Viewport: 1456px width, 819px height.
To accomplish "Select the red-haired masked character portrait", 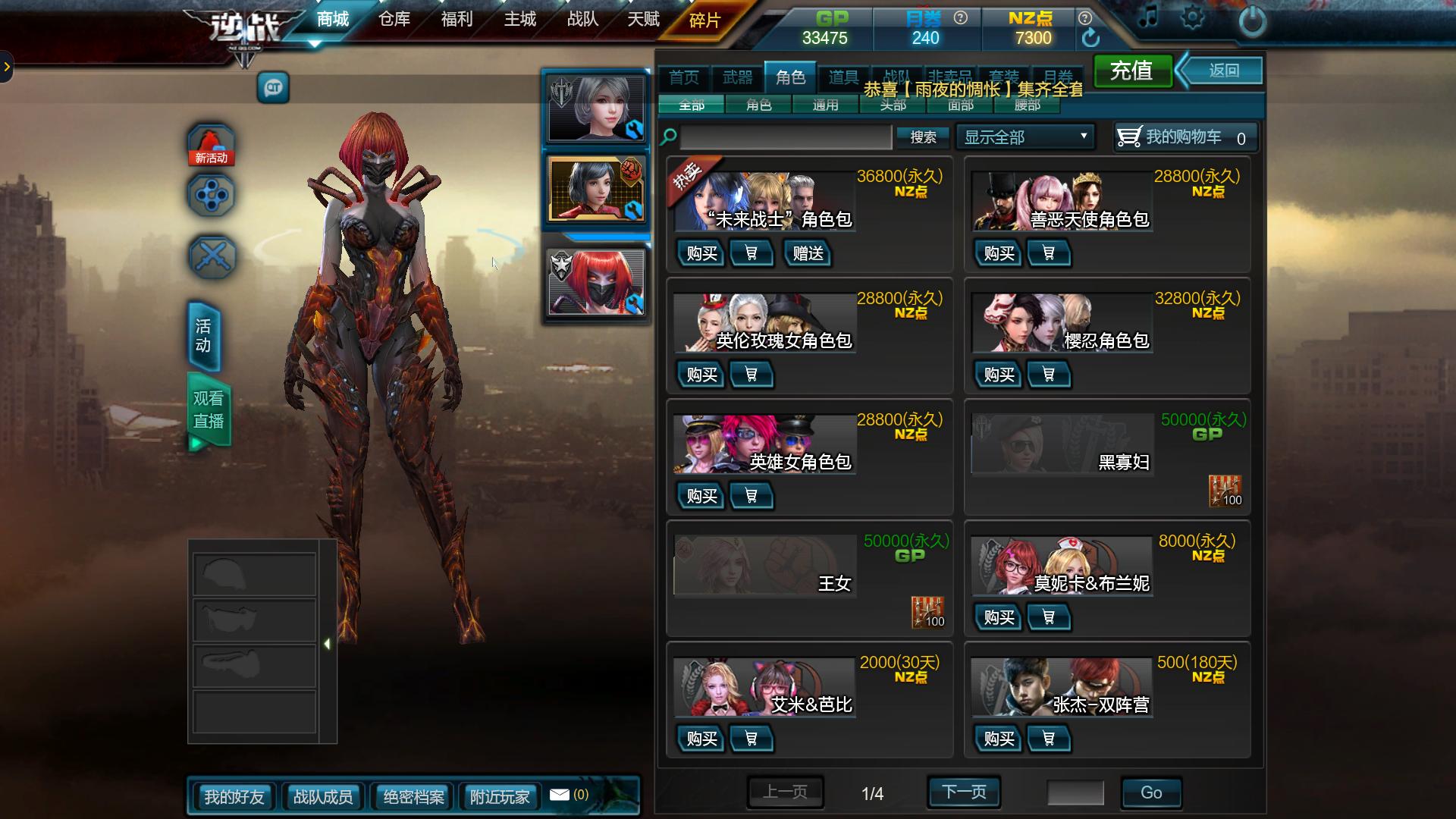I will (596, 283).
